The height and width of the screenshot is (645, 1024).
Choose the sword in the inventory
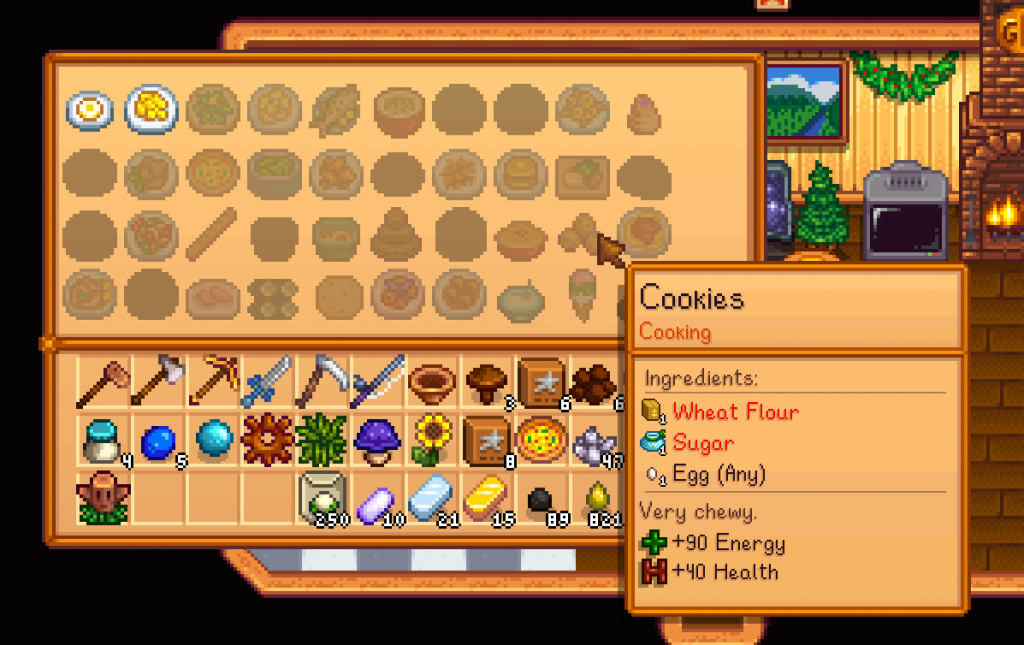click(x=266, y=384)
